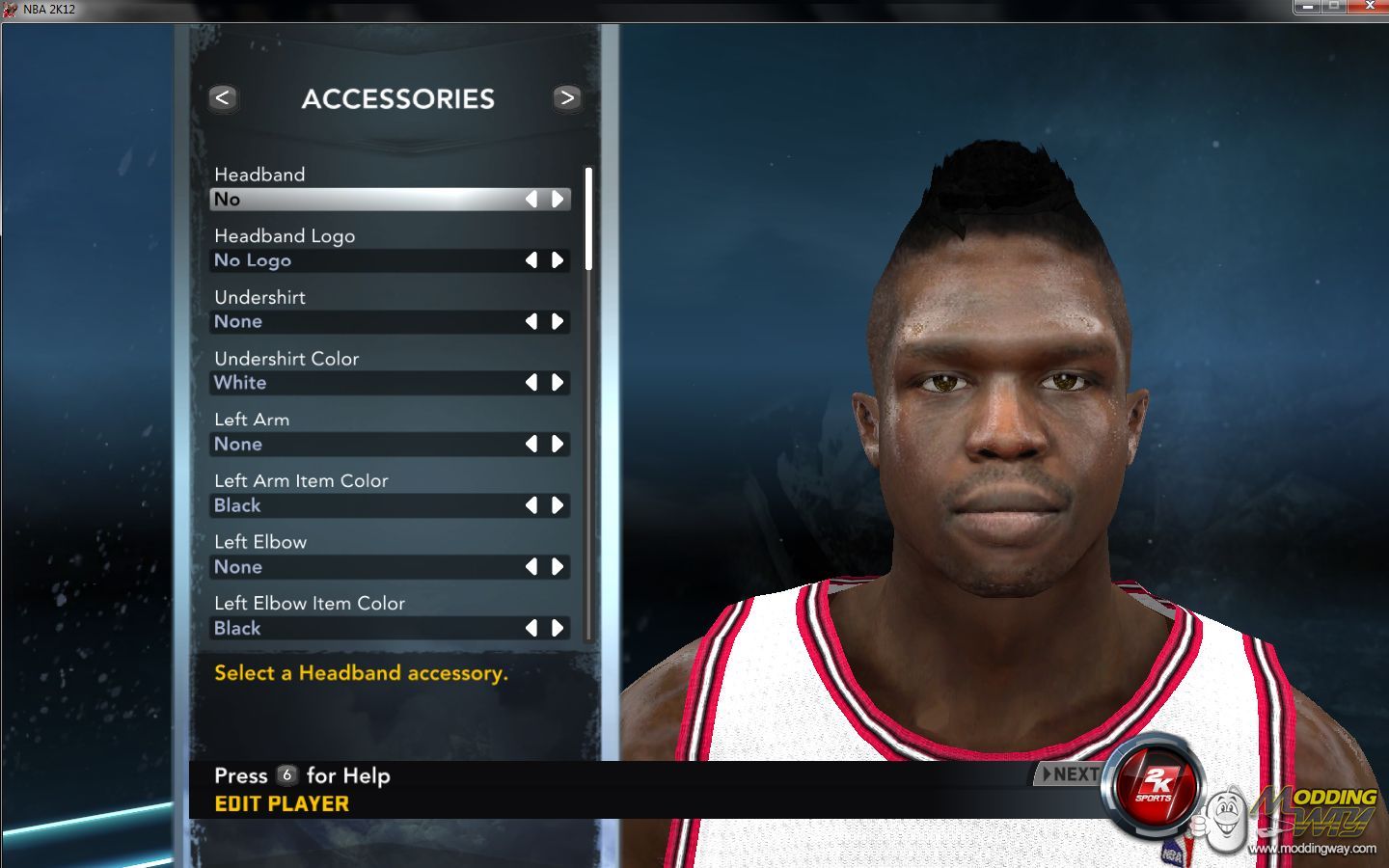Cycle Headband option to the right
The height and width of the screenshot is (868, 1389).
(x=558, y=200)
